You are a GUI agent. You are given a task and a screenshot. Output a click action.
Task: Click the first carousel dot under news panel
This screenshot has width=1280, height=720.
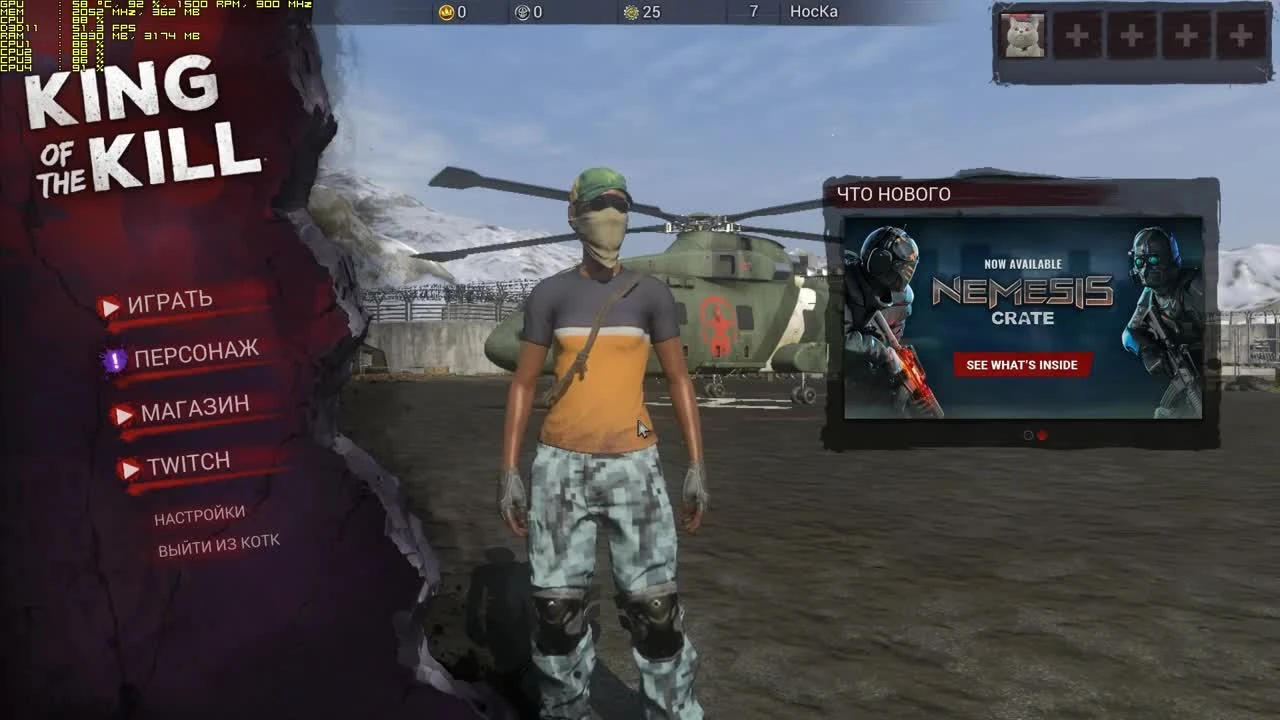(x=1027, y=435)
